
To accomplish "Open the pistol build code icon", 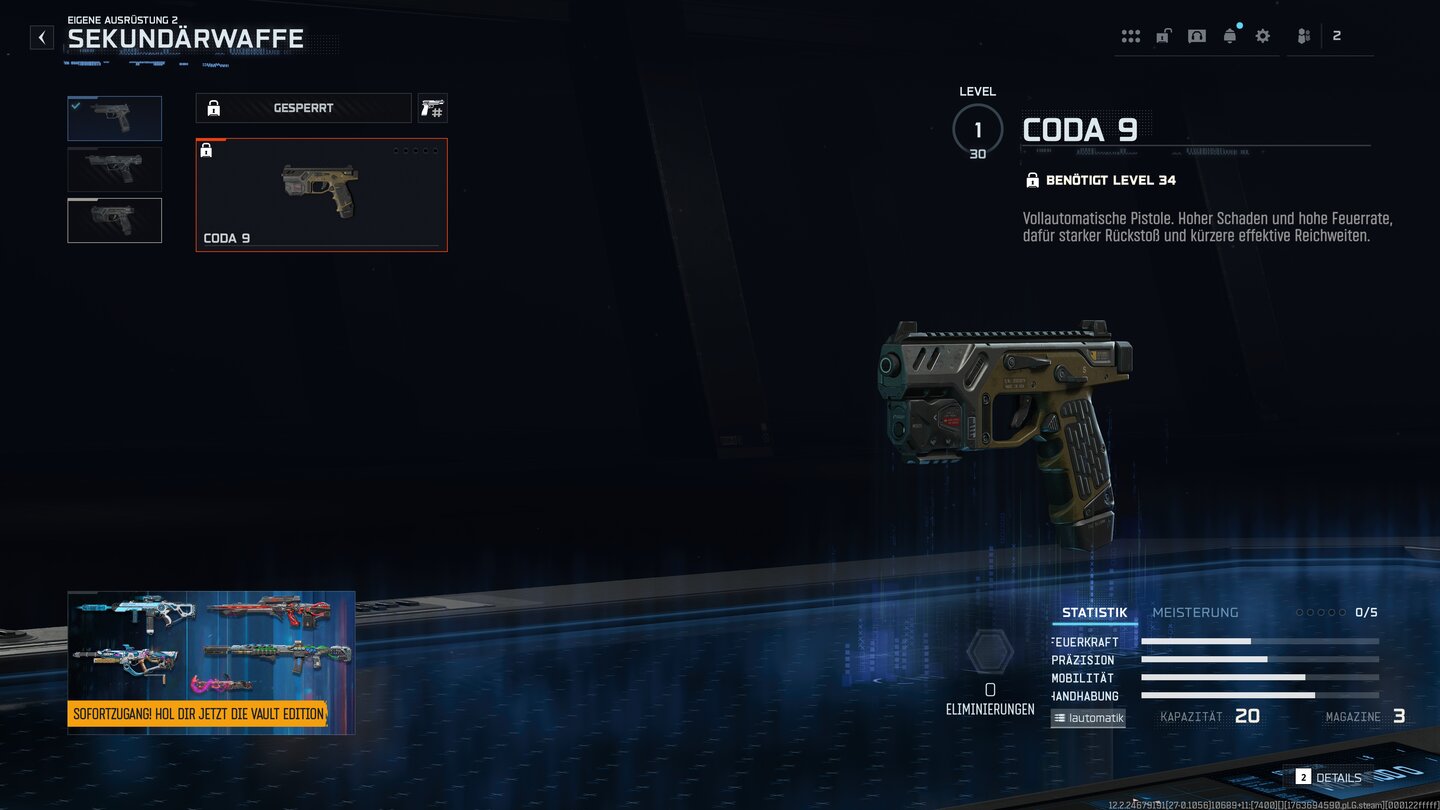I will (x=432, y=108).
